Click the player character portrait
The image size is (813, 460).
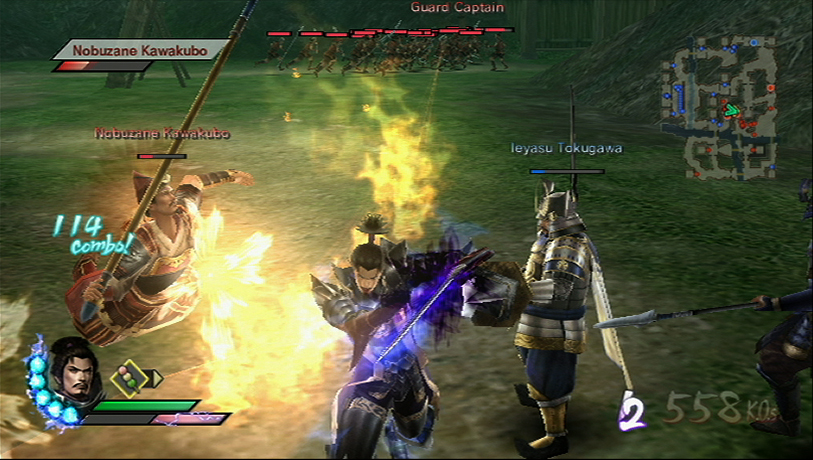72,368
